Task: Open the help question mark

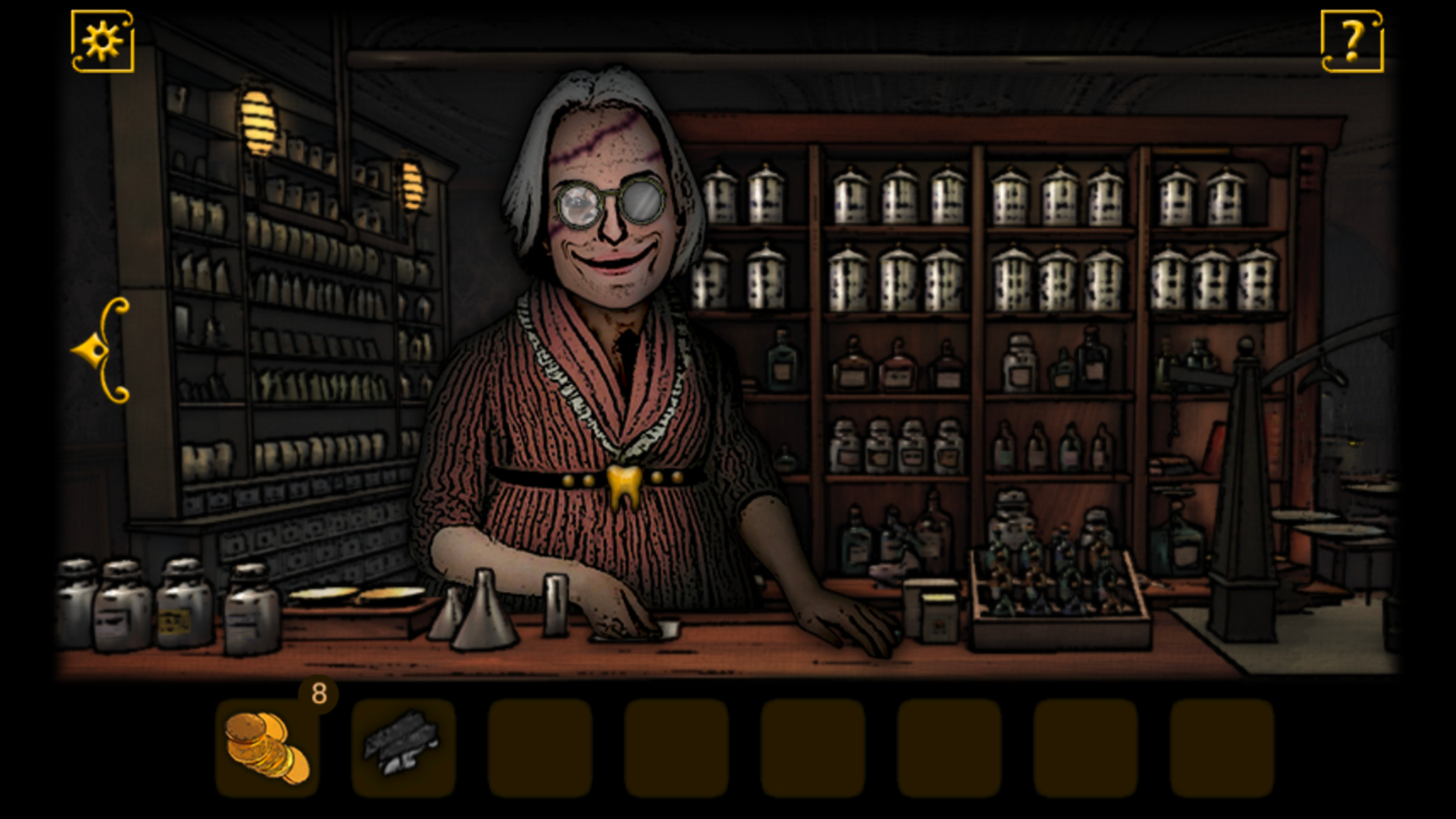Action: click(1352, 42)
